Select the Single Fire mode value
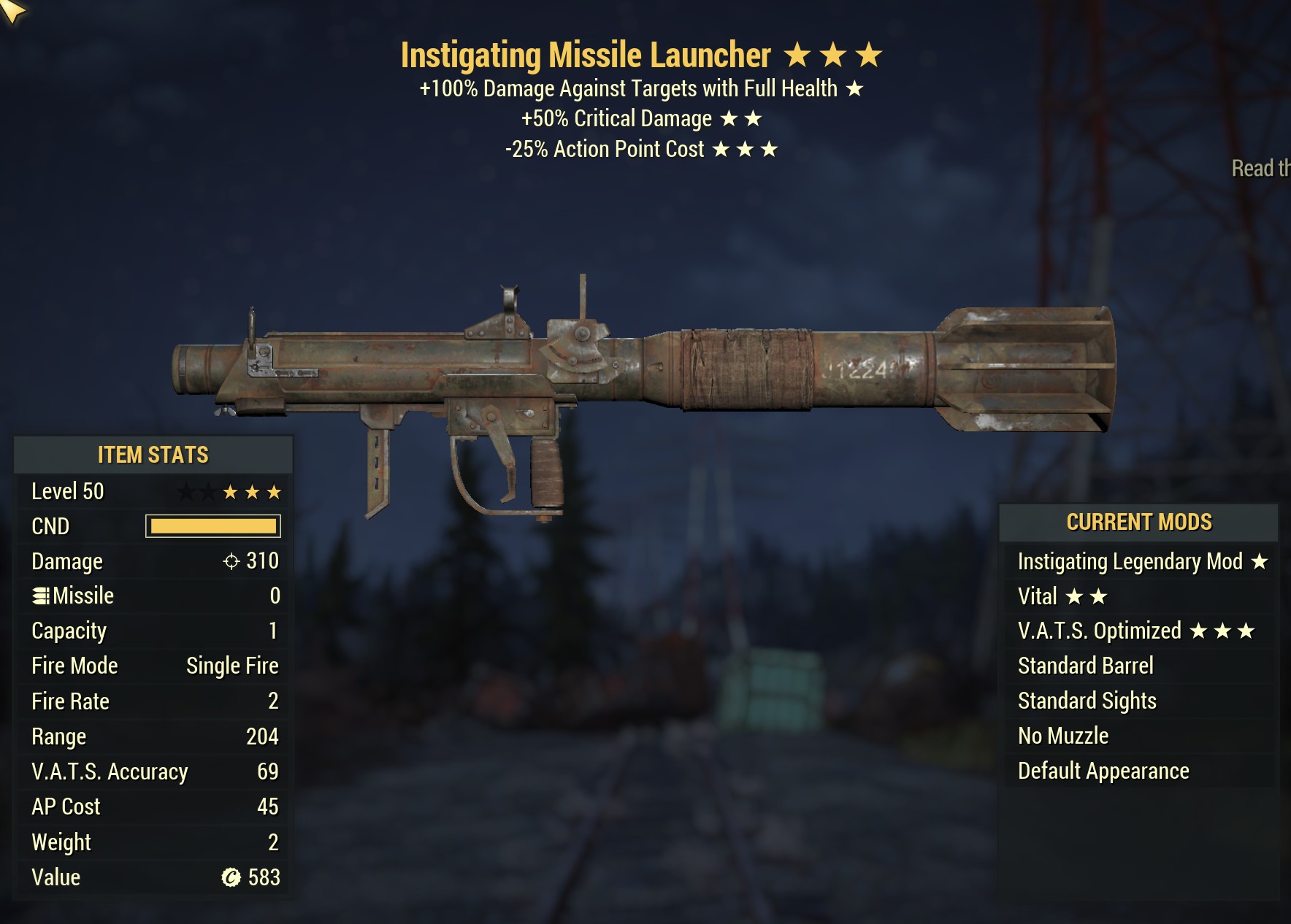The image size is (1291, 924). tap(232, 666)
